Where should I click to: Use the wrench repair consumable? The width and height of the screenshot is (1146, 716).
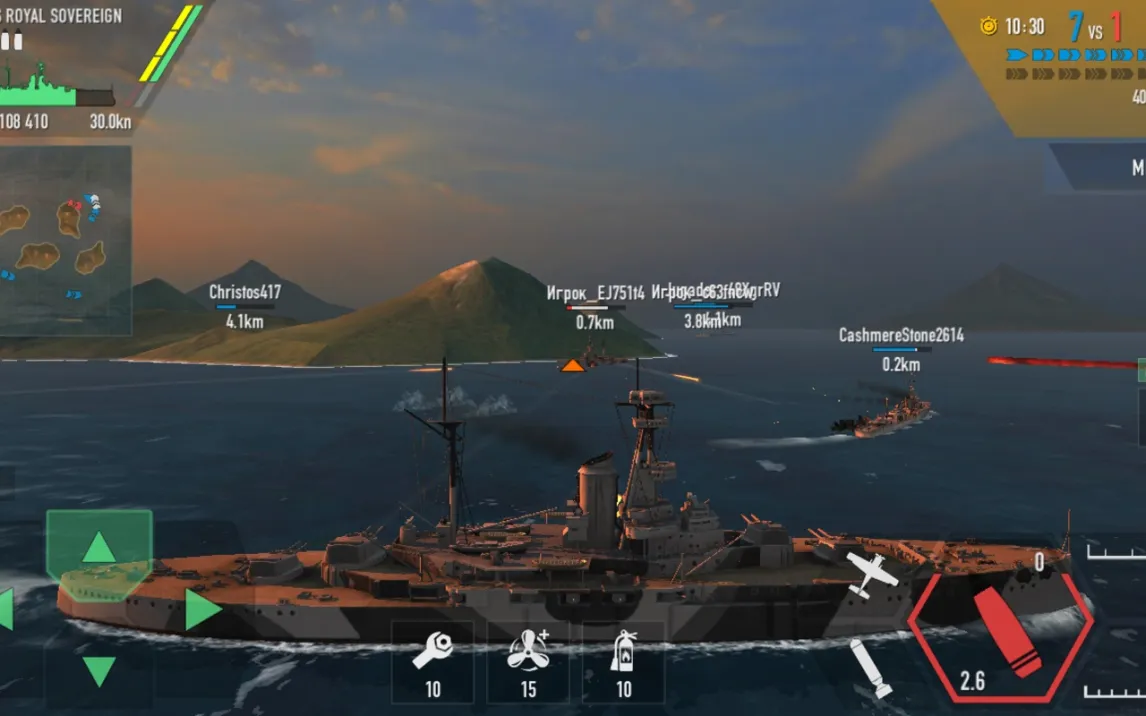[x=432, y=660]
